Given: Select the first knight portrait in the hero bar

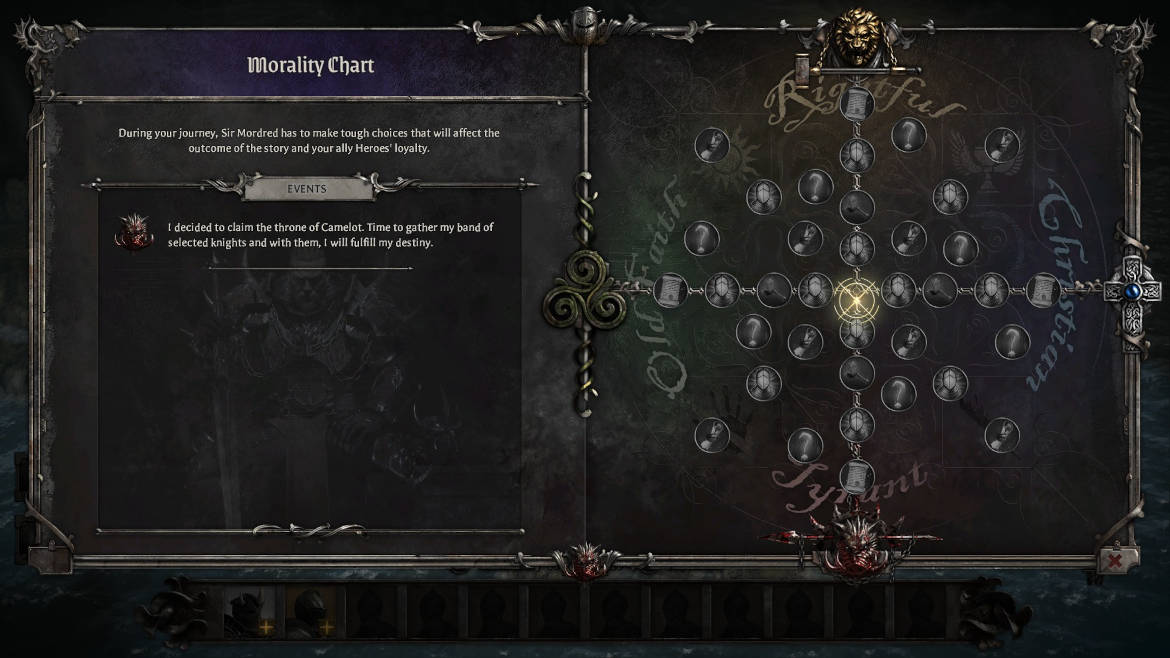Looking at the screenshot, I should click(245, 611).
